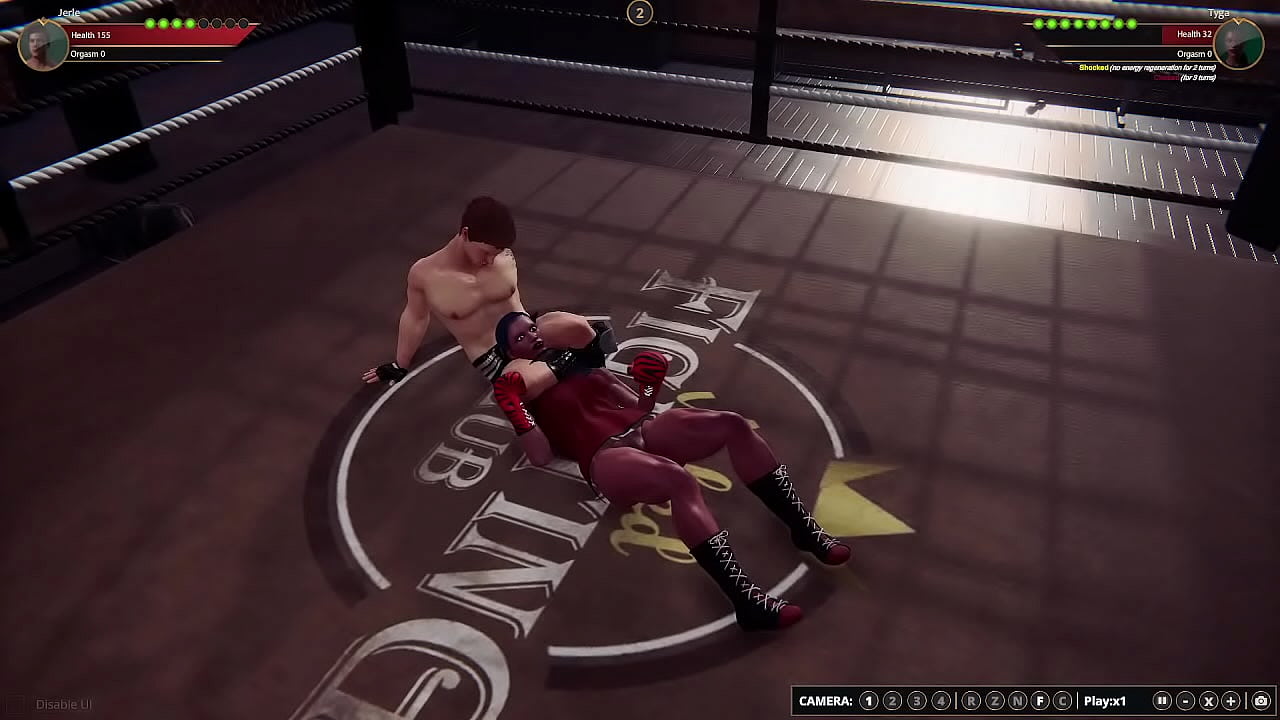Switch to camera view 2

coord(891,700)
